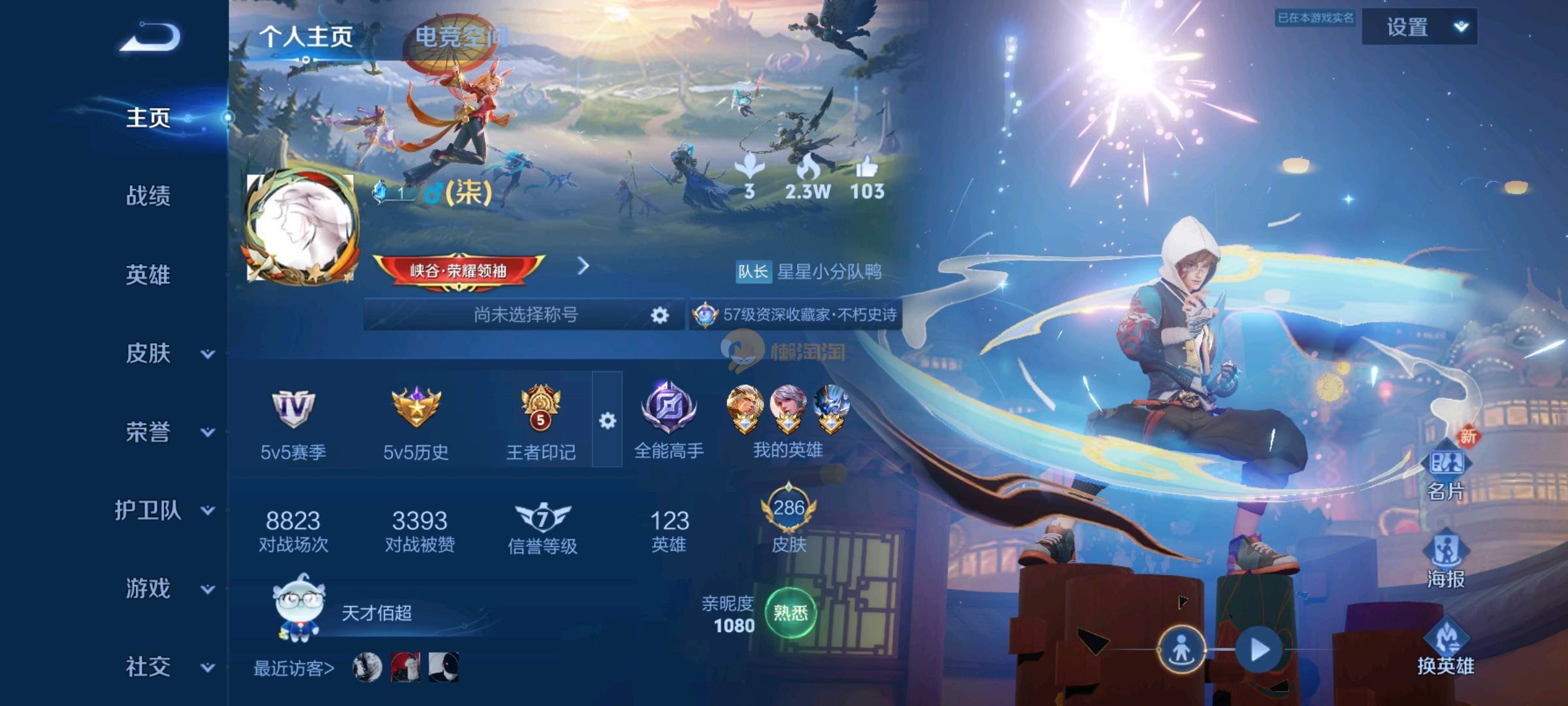Viewport: 1568px width, 706px height.
Task: Switch to the 电竞空间 tab
Action: (x=461, y=37)
